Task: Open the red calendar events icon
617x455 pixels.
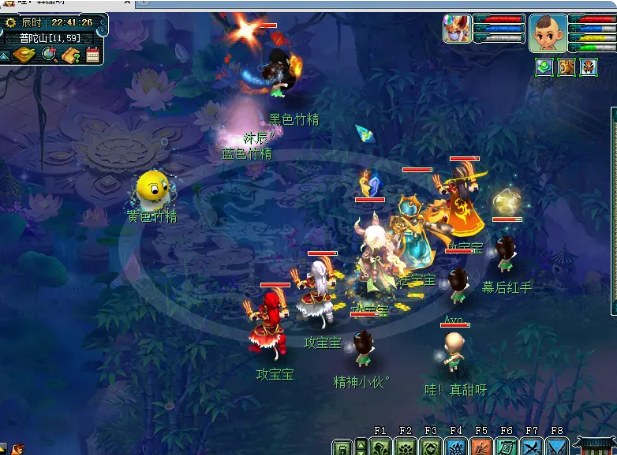Action: point(93,55)
